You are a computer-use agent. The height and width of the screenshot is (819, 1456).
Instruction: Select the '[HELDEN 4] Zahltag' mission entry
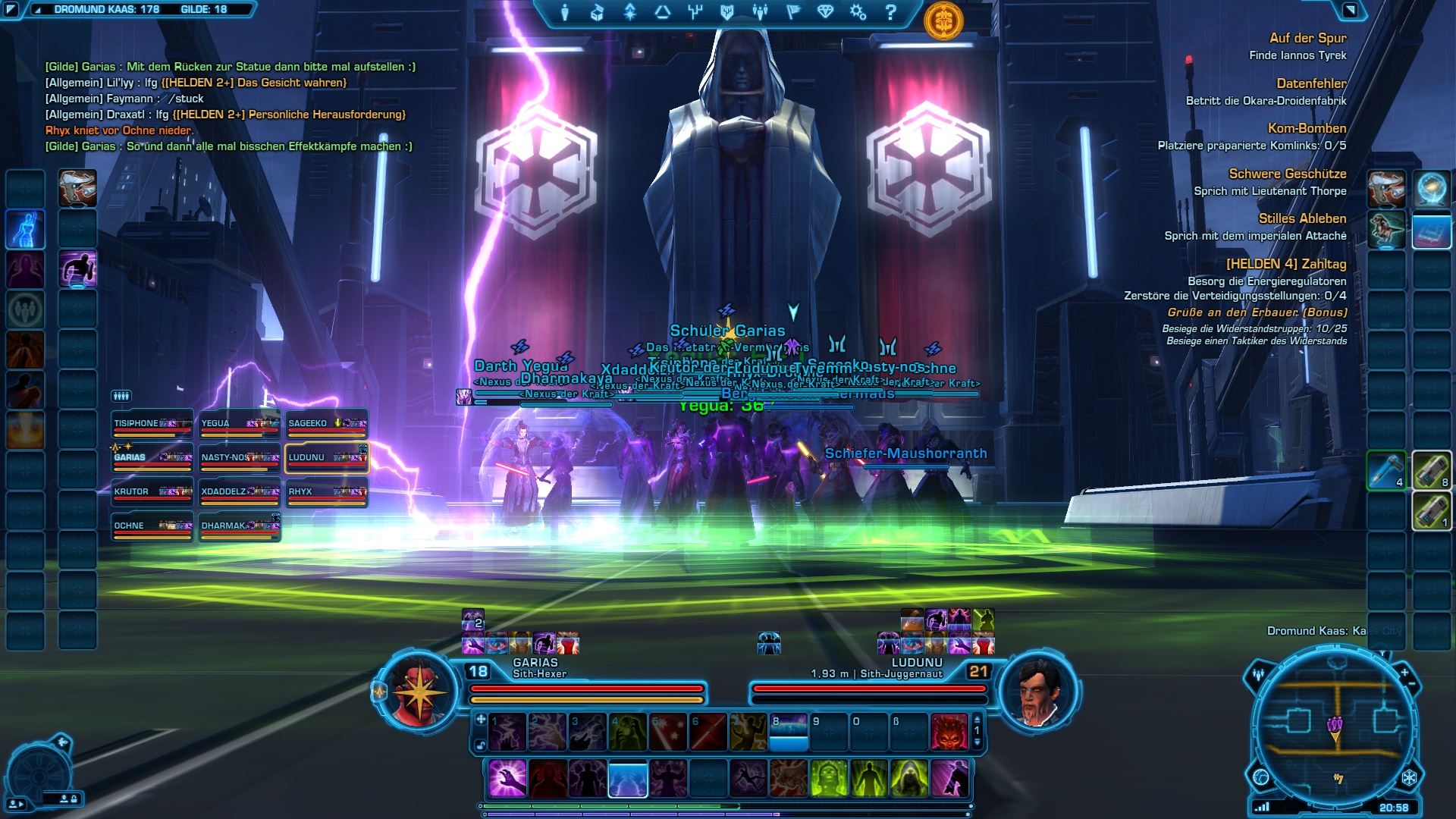(x=1286, y=264)
